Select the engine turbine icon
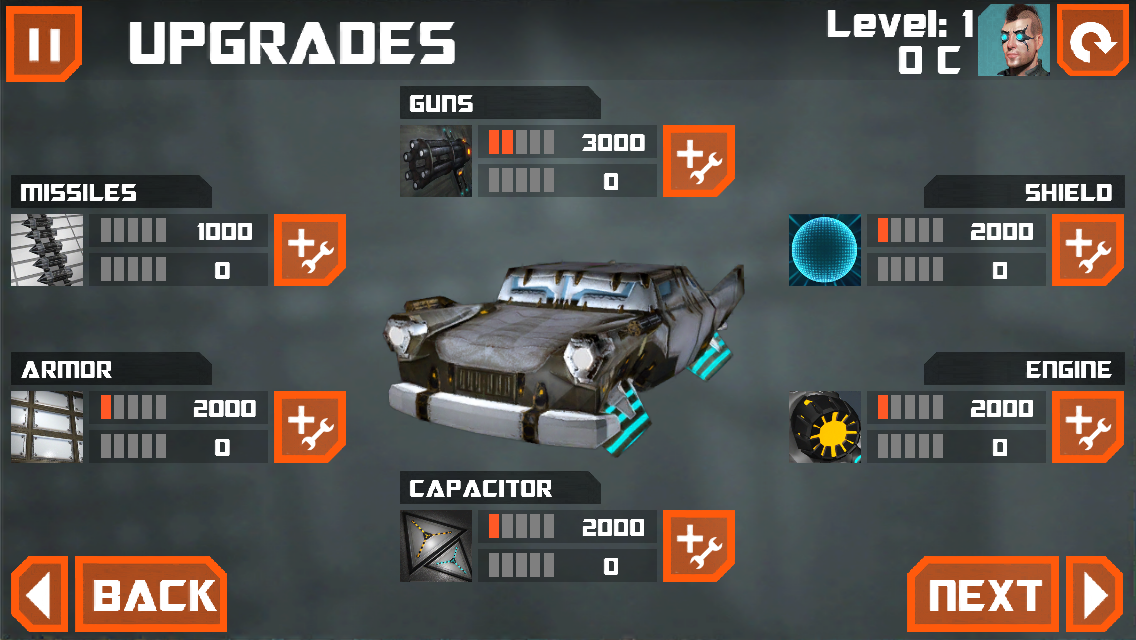The height and width of the screenshot is (640, 1136). tap(825, 426)
